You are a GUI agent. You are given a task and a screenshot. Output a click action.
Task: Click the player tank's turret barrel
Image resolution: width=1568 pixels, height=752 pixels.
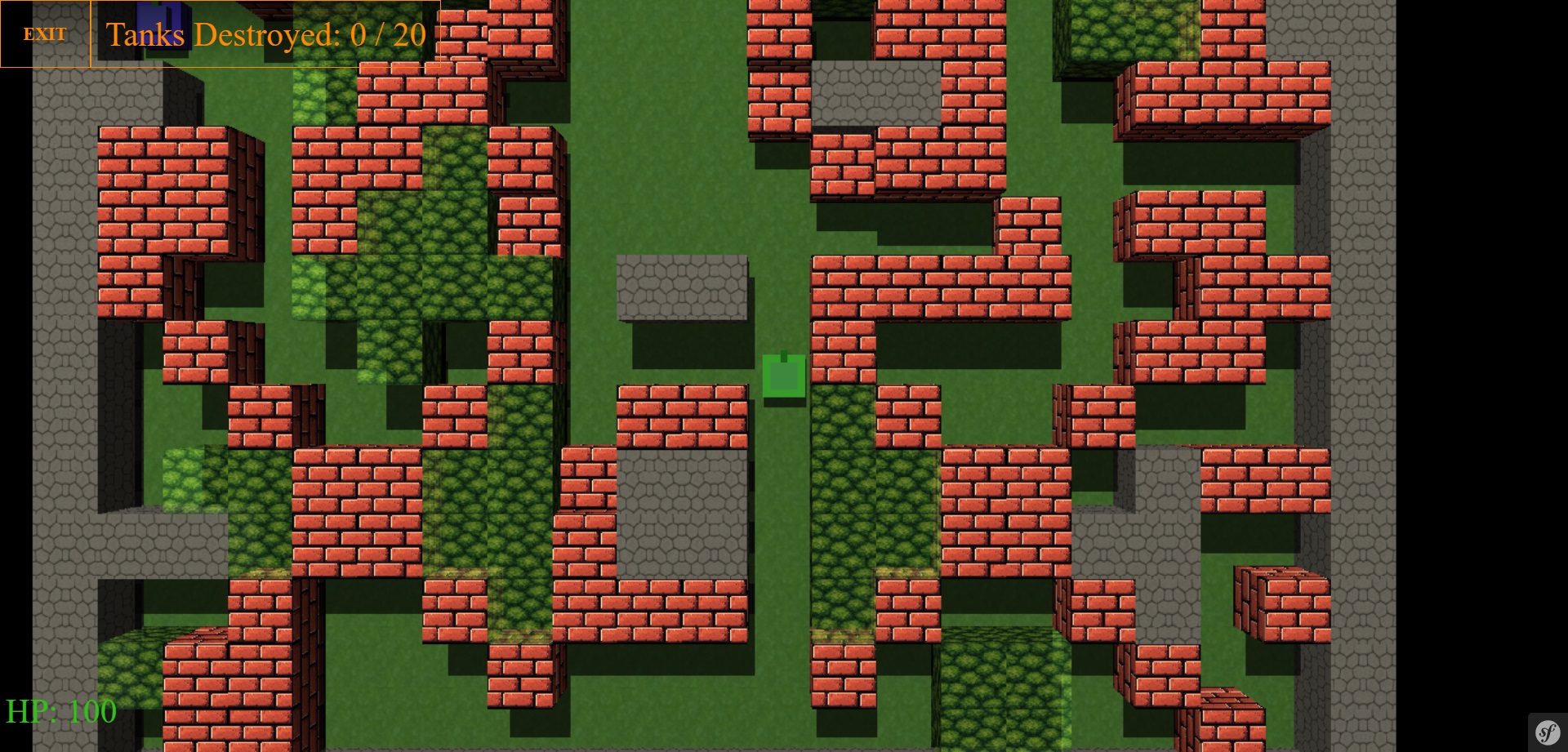point(783,355)
